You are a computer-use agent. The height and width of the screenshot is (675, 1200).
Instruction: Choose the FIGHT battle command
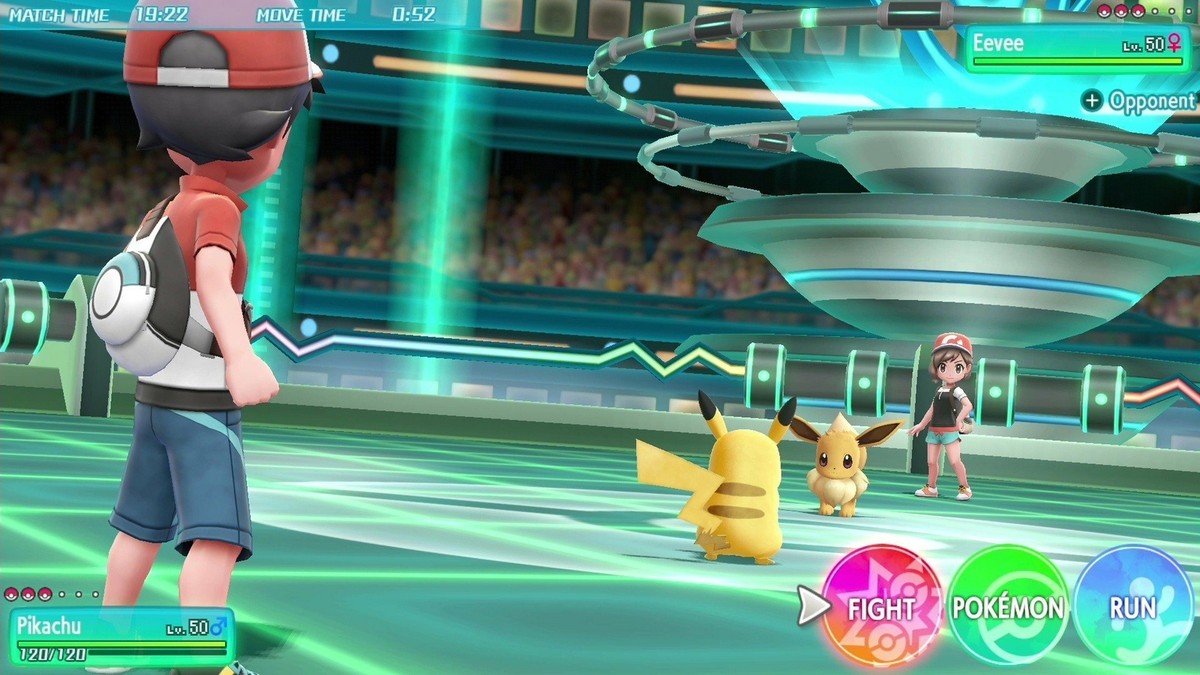tap(881, 607)
